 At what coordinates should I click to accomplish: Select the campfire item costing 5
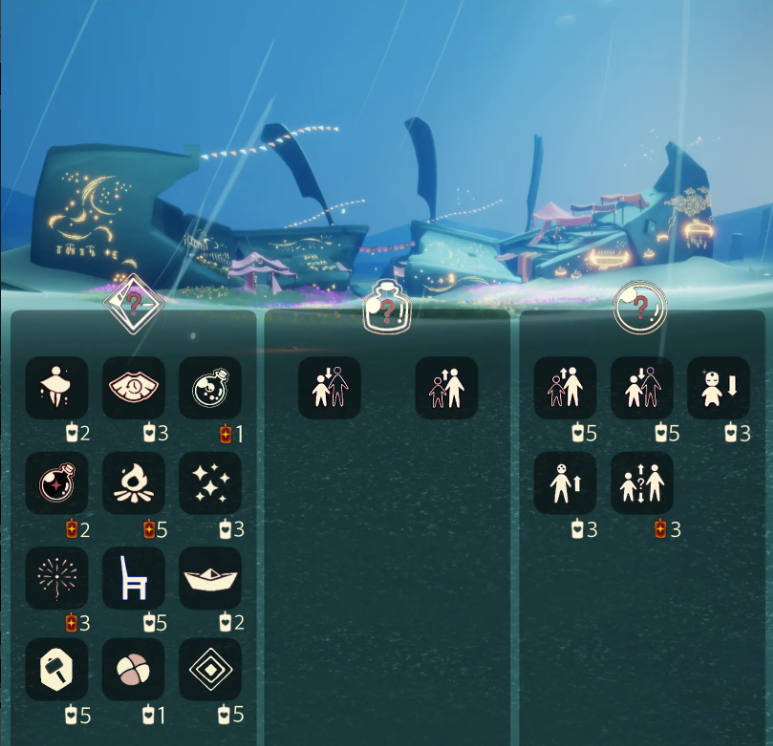click(134, 483)
